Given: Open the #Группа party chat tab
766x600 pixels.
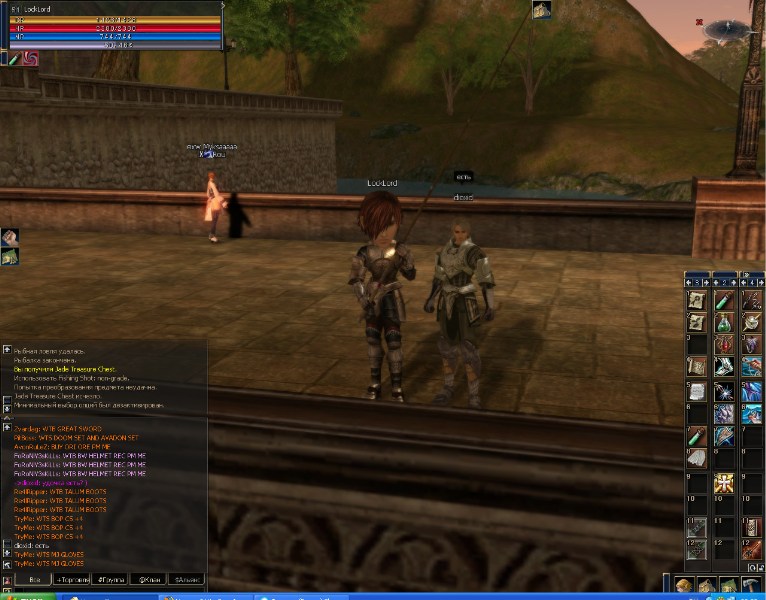Looking at the screenshot, I should tap(111, 579).
